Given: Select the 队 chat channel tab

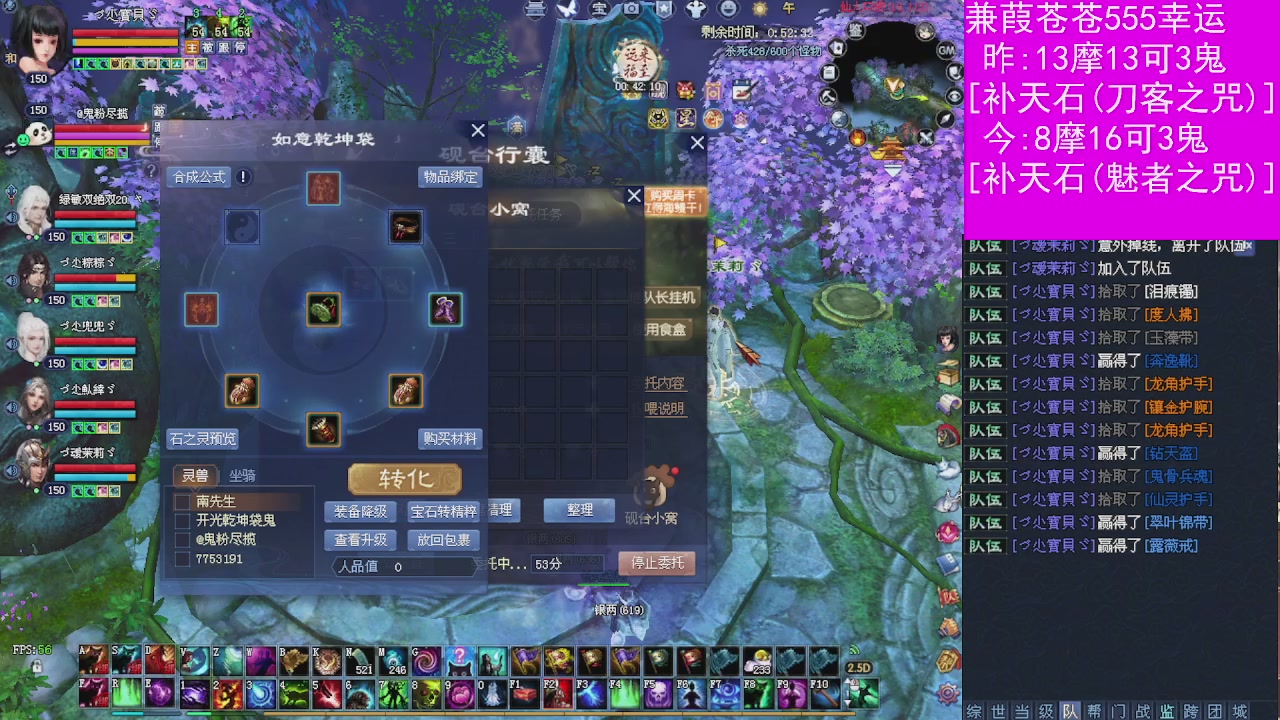Looking at the screenshot, I should (x=1069, y=708).
